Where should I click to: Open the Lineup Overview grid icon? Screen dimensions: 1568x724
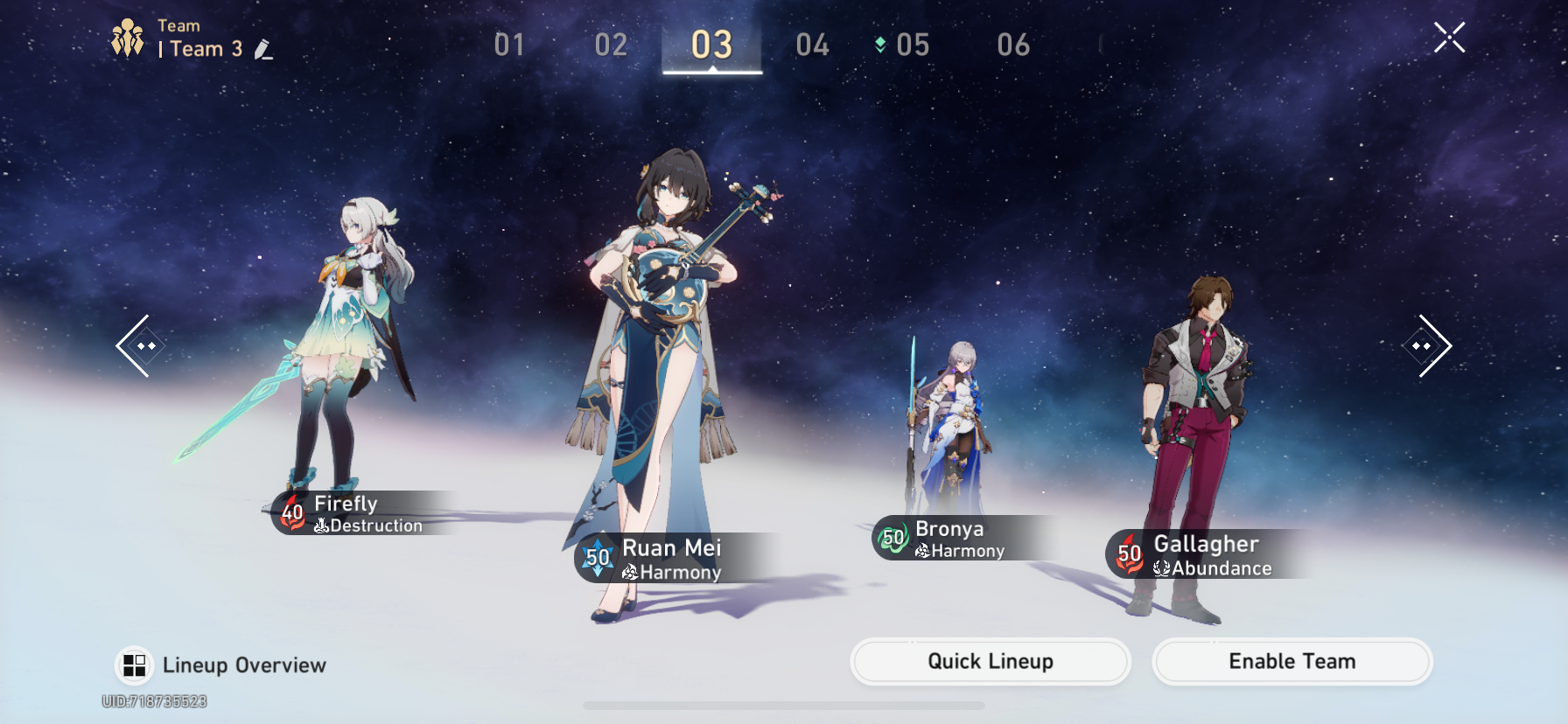click(x=135, y=665)
